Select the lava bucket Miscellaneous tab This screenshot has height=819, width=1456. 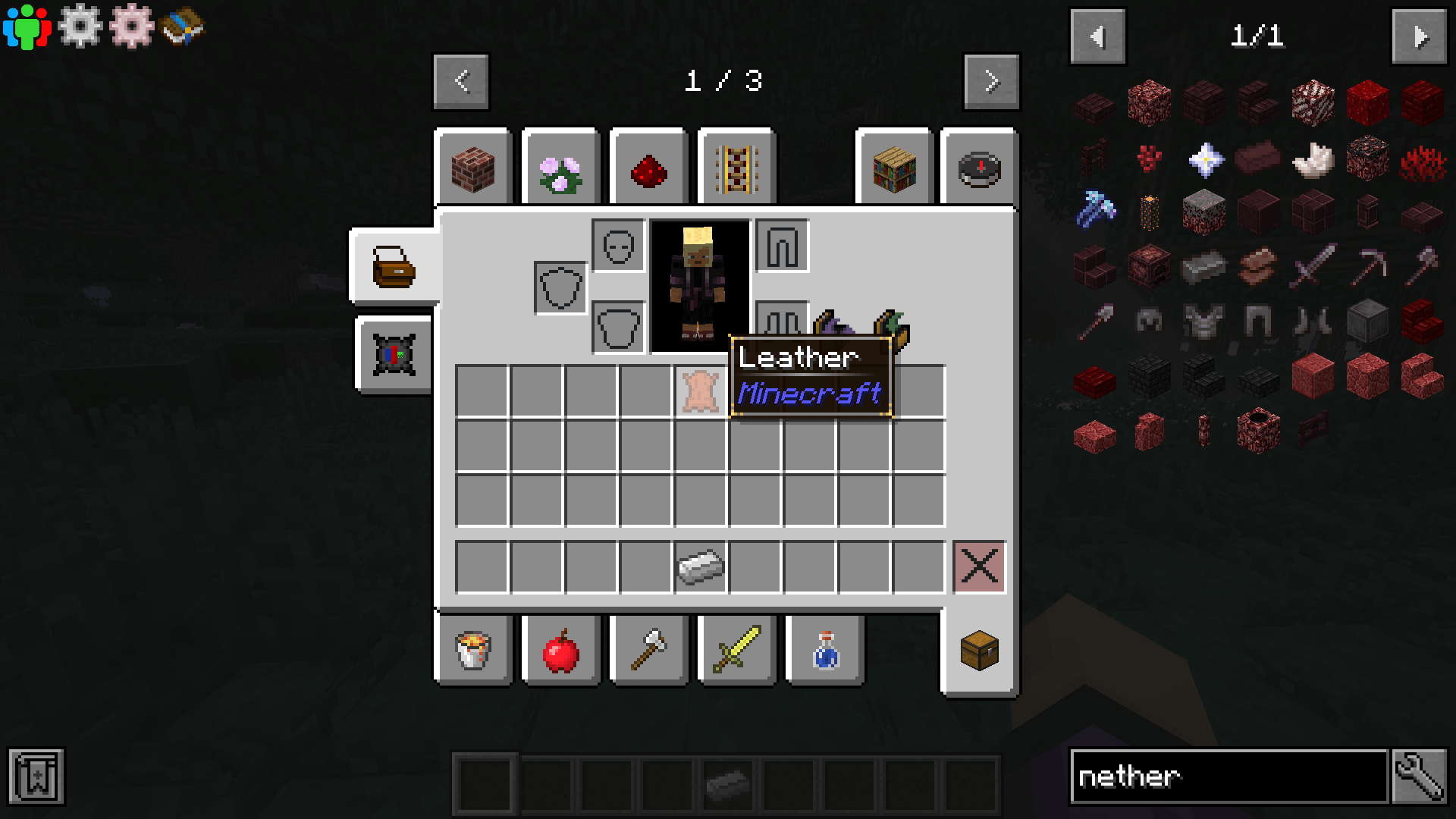tap(473, 650)
